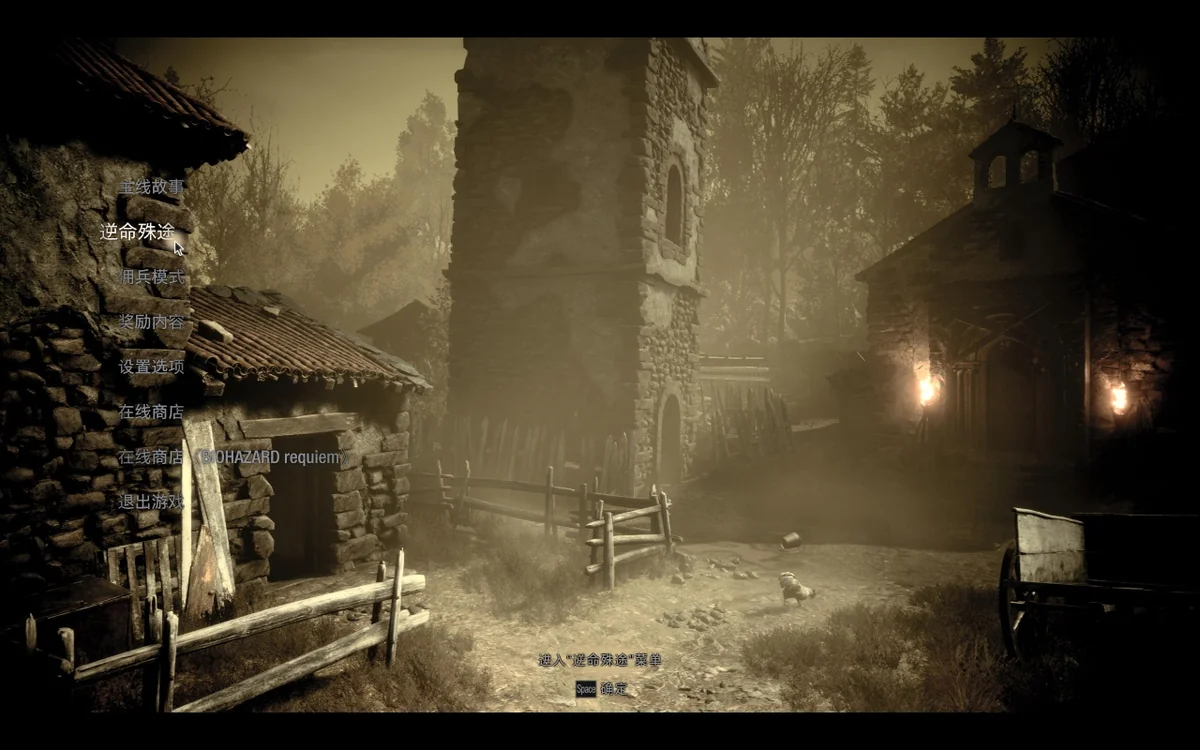Screen dimensions: 1200x750
Task: Open 奖励内容 (Bonus content)
Action: pos(151,321)
